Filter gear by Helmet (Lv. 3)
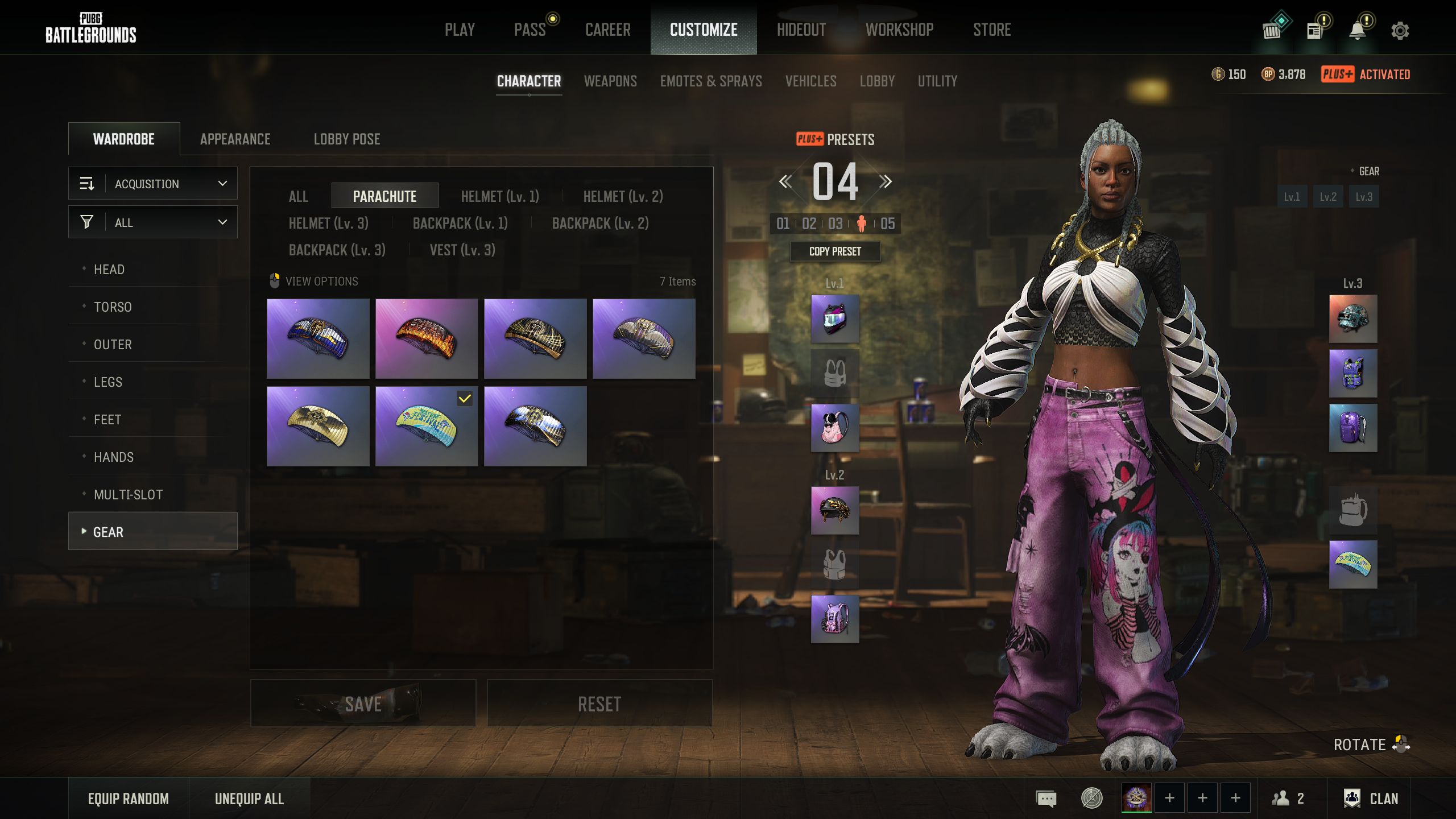 [x=328, y=224]
